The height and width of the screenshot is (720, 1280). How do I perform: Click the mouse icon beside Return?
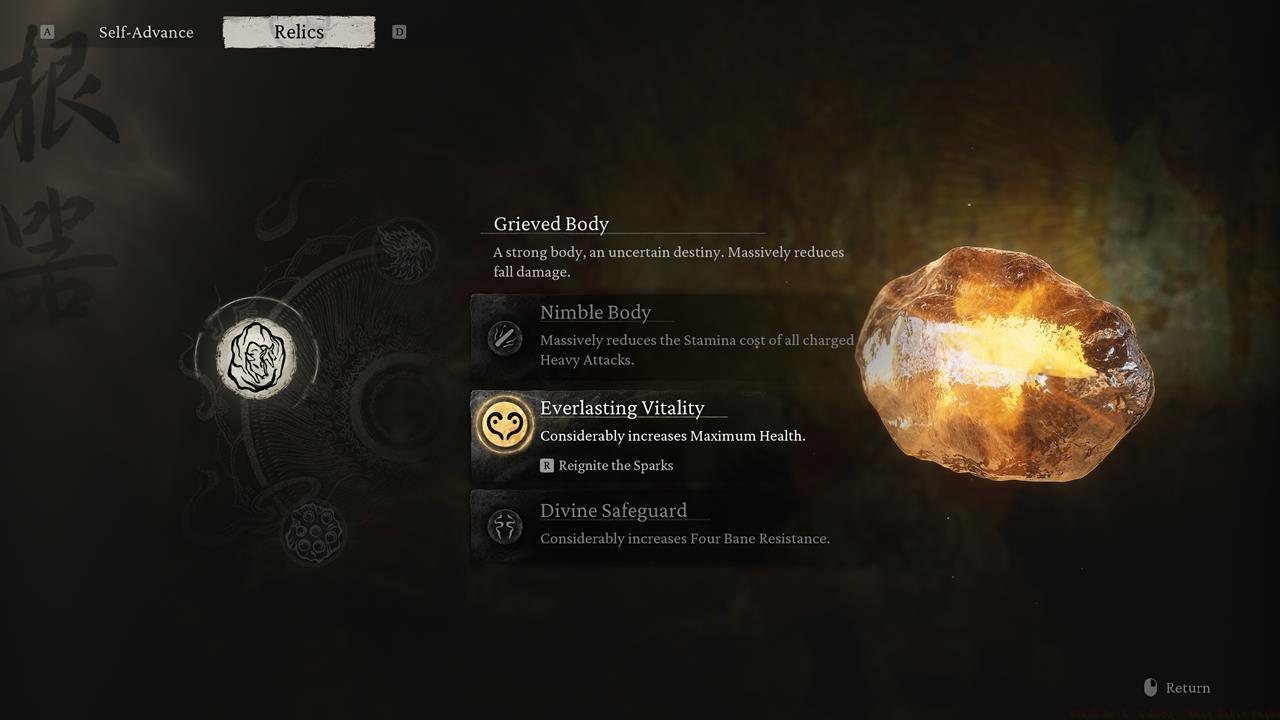[1150, 687]
